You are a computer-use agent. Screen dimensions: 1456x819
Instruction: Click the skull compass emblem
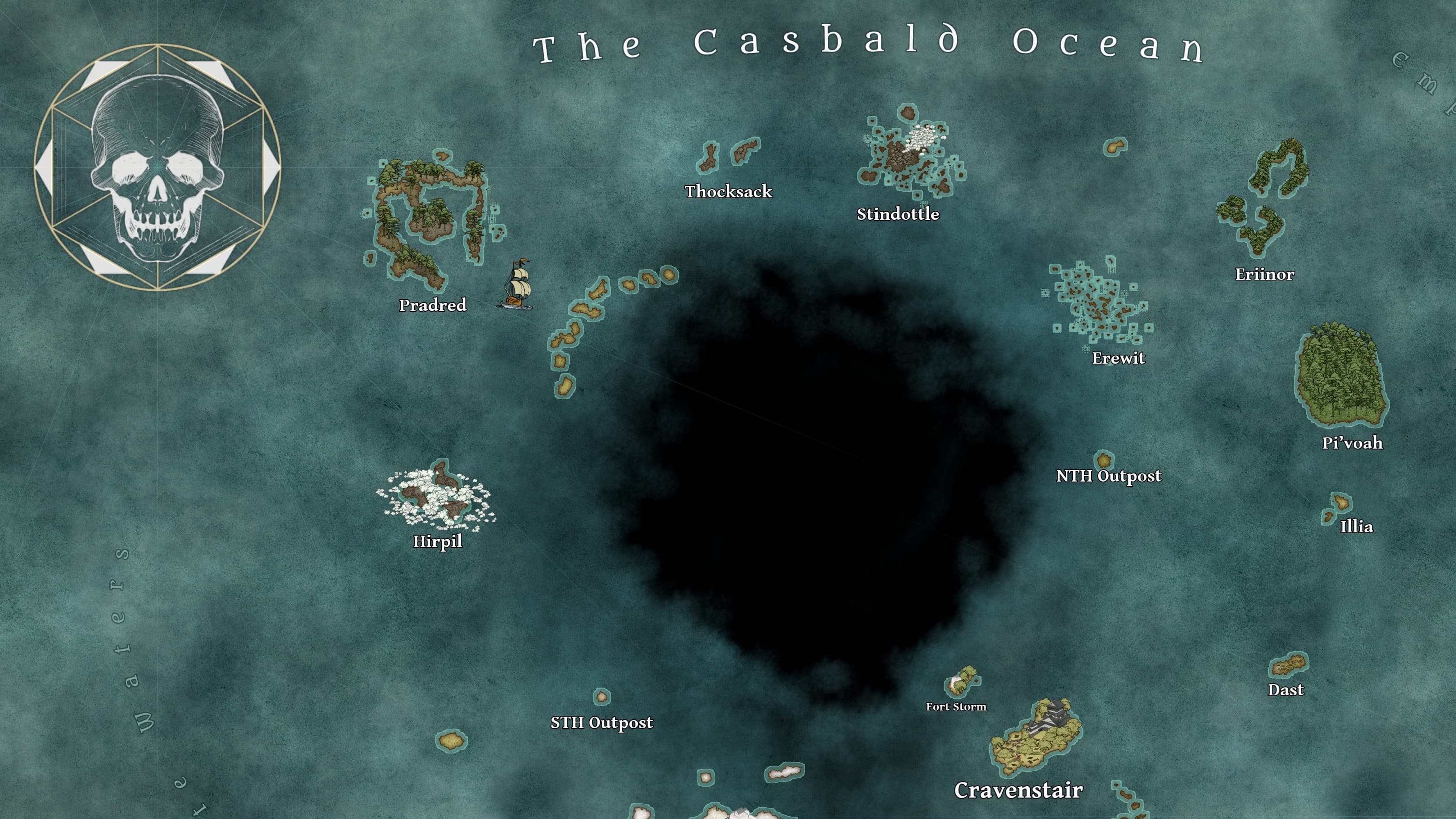[x=158, y=167]
